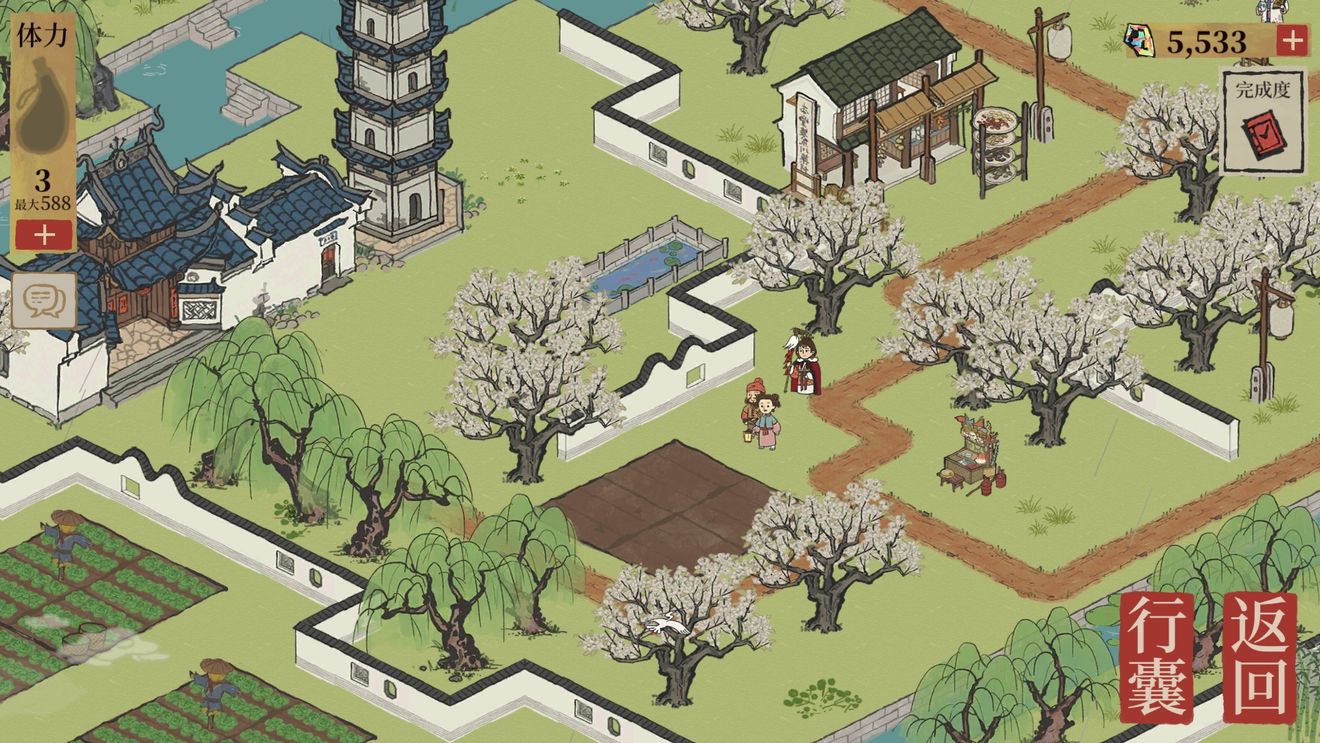Tap the 返回 return button

click(x=1259, y=658)
